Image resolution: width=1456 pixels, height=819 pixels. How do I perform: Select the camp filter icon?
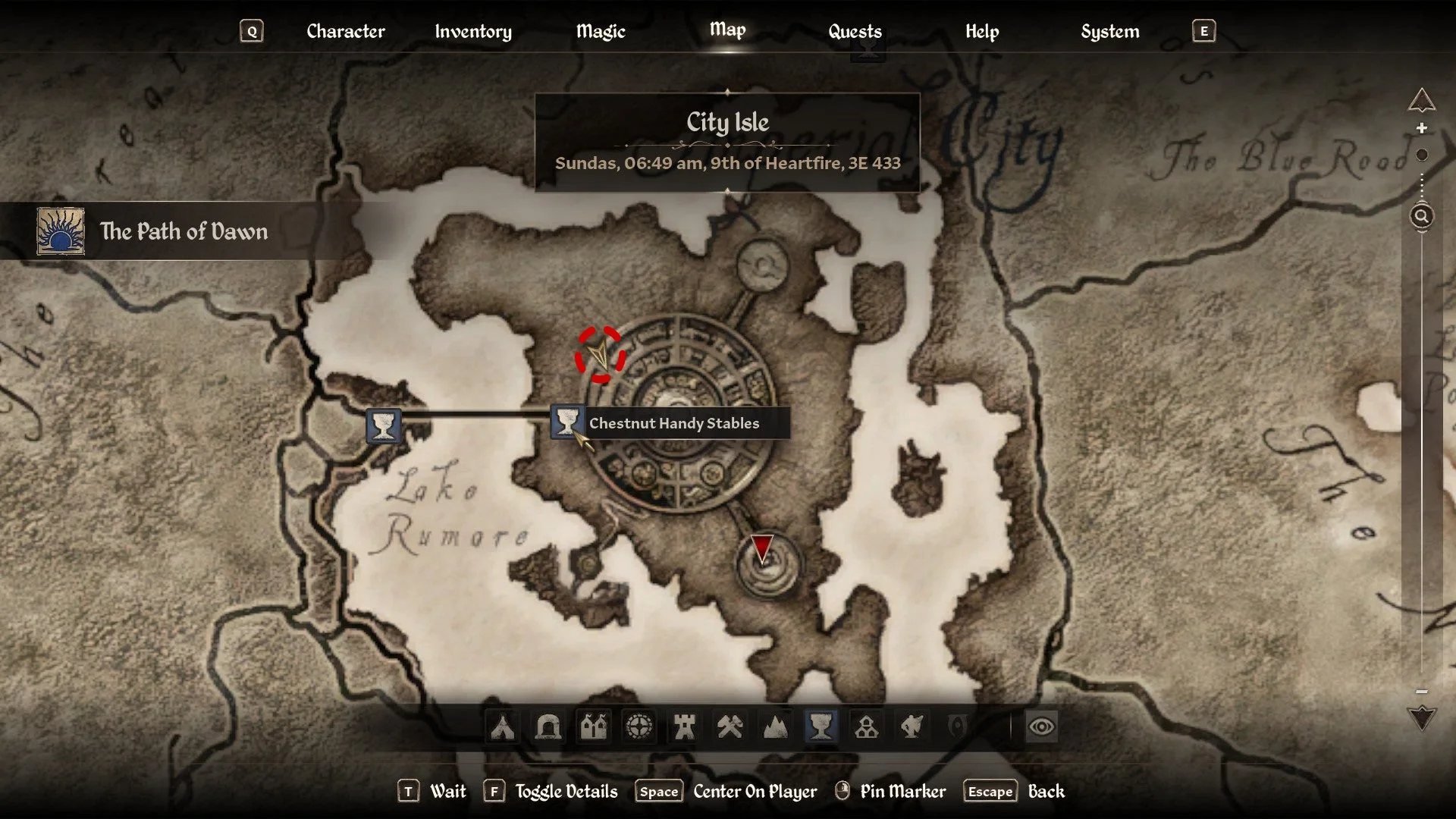[503, 726]
